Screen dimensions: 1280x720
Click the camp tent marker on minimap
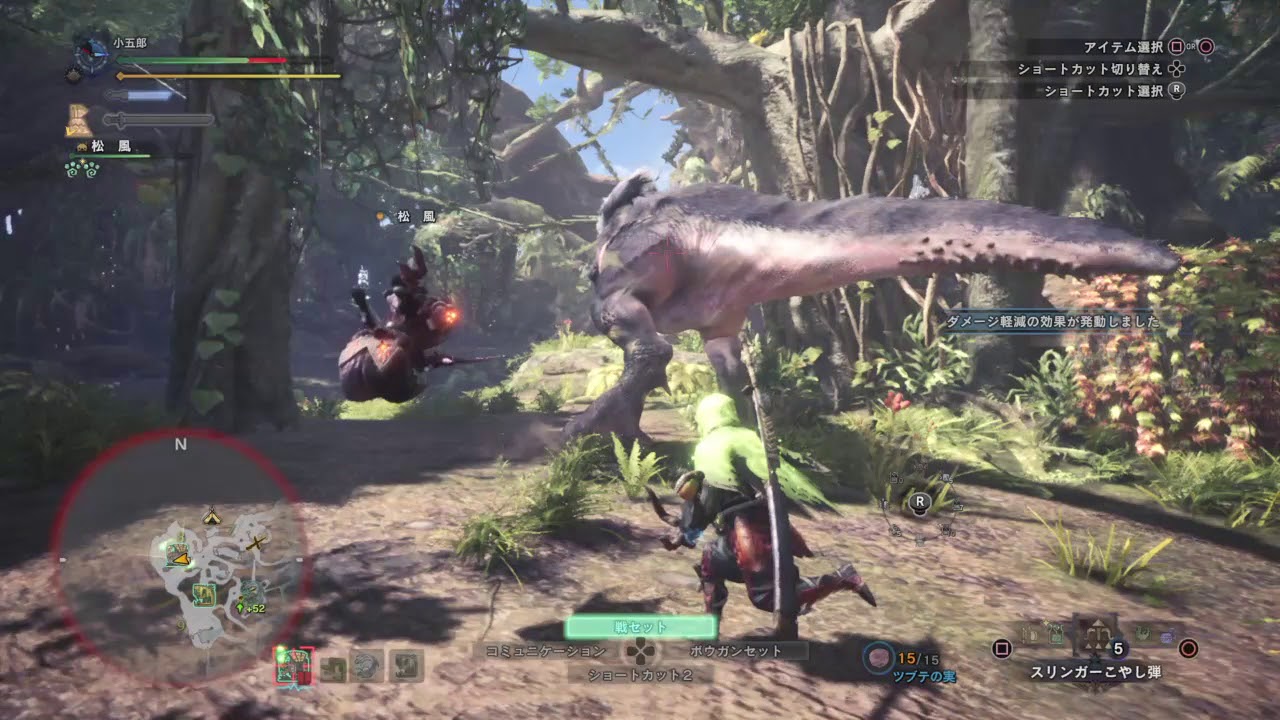click(211, 517)
